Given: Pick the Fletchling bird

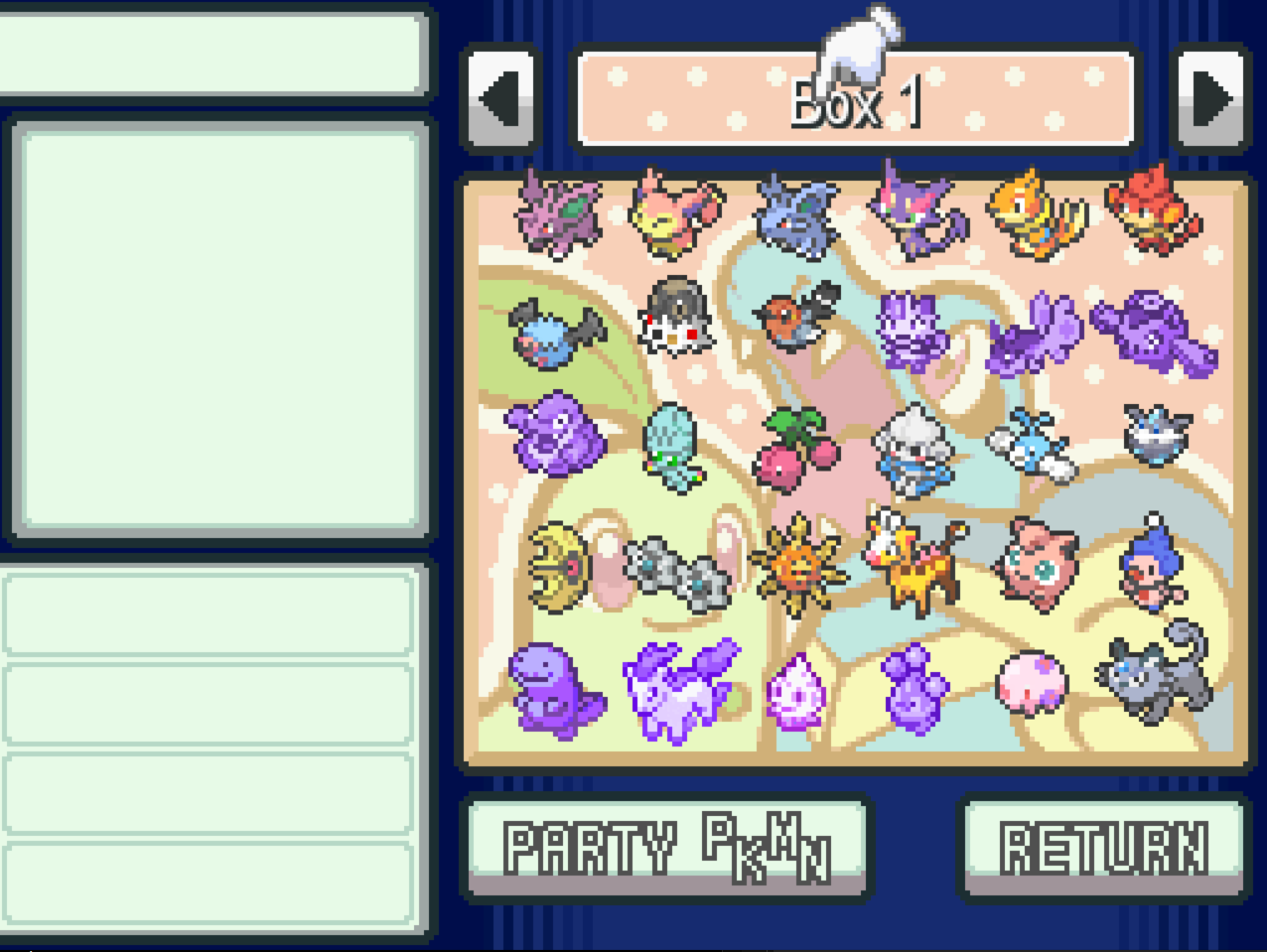Looking at the screenshot, I should (797, 316).
